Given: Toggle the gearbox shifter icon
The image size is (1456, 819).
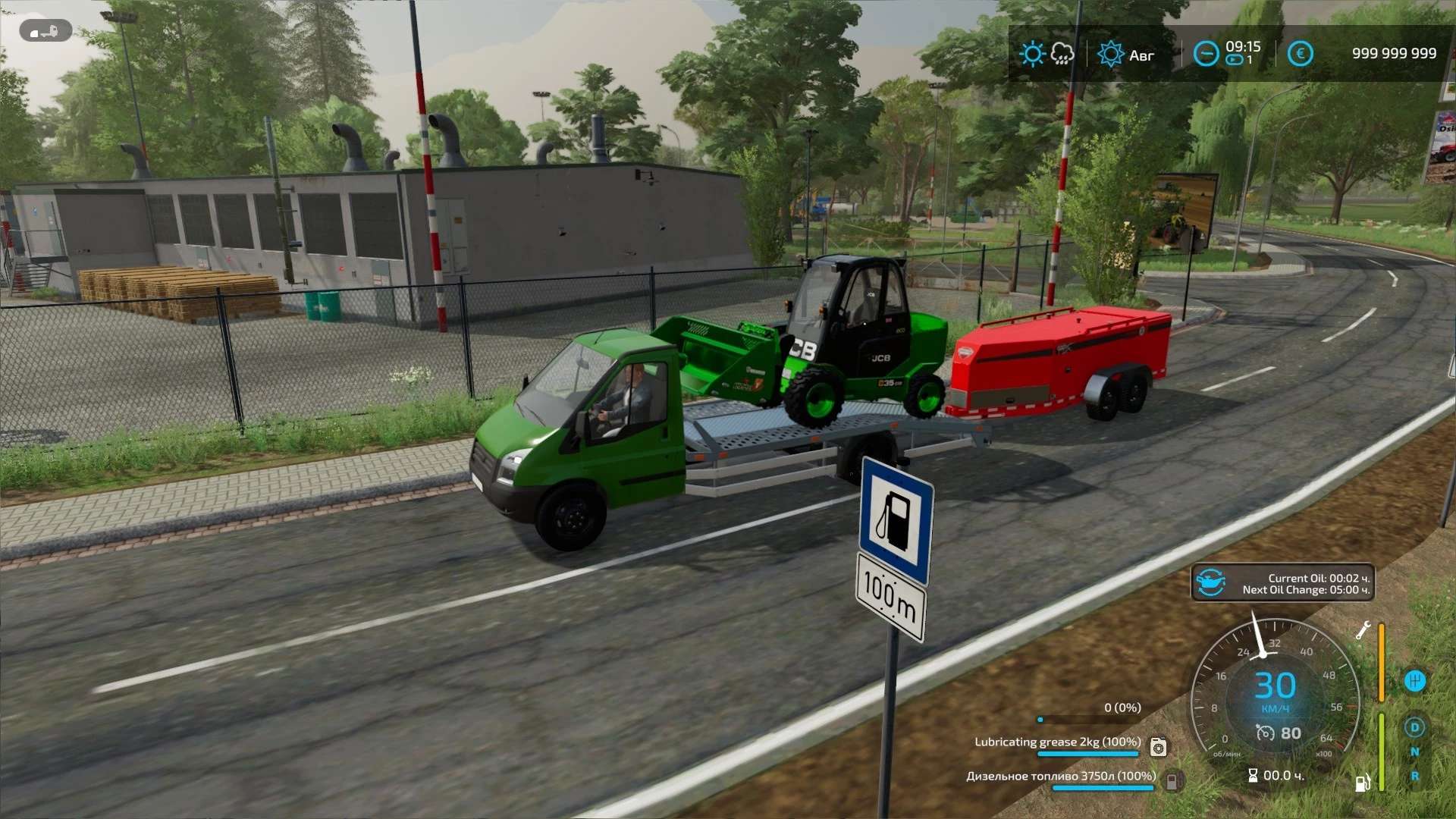Looking at the screenshot, I should point(1415,680).
